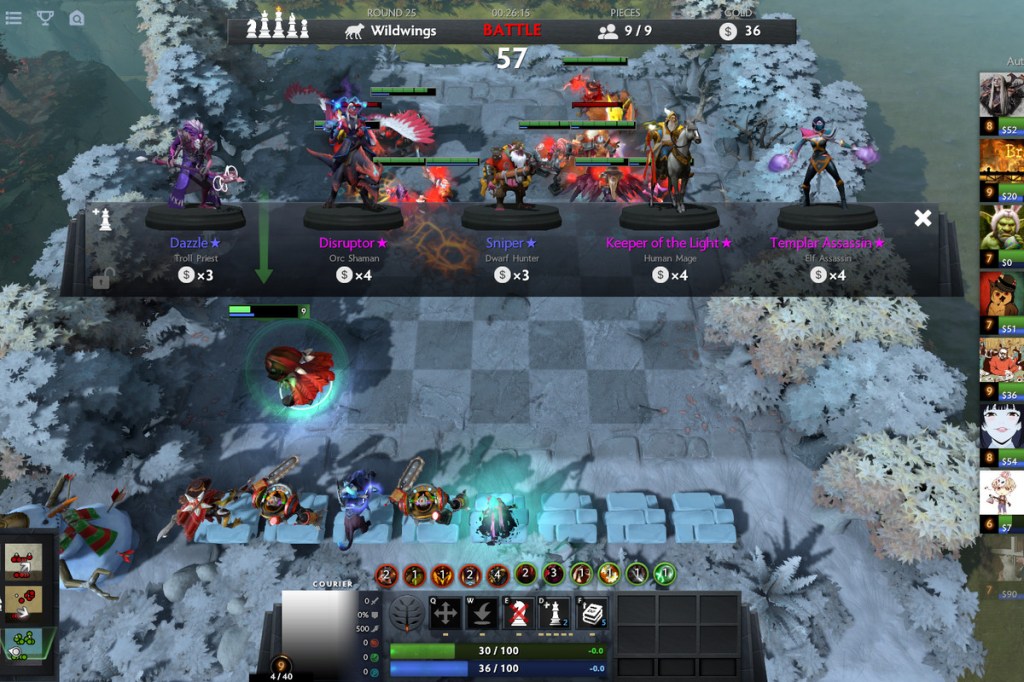Toggle the shop lock icon
Screen dimensions: 1024x682
101,280
